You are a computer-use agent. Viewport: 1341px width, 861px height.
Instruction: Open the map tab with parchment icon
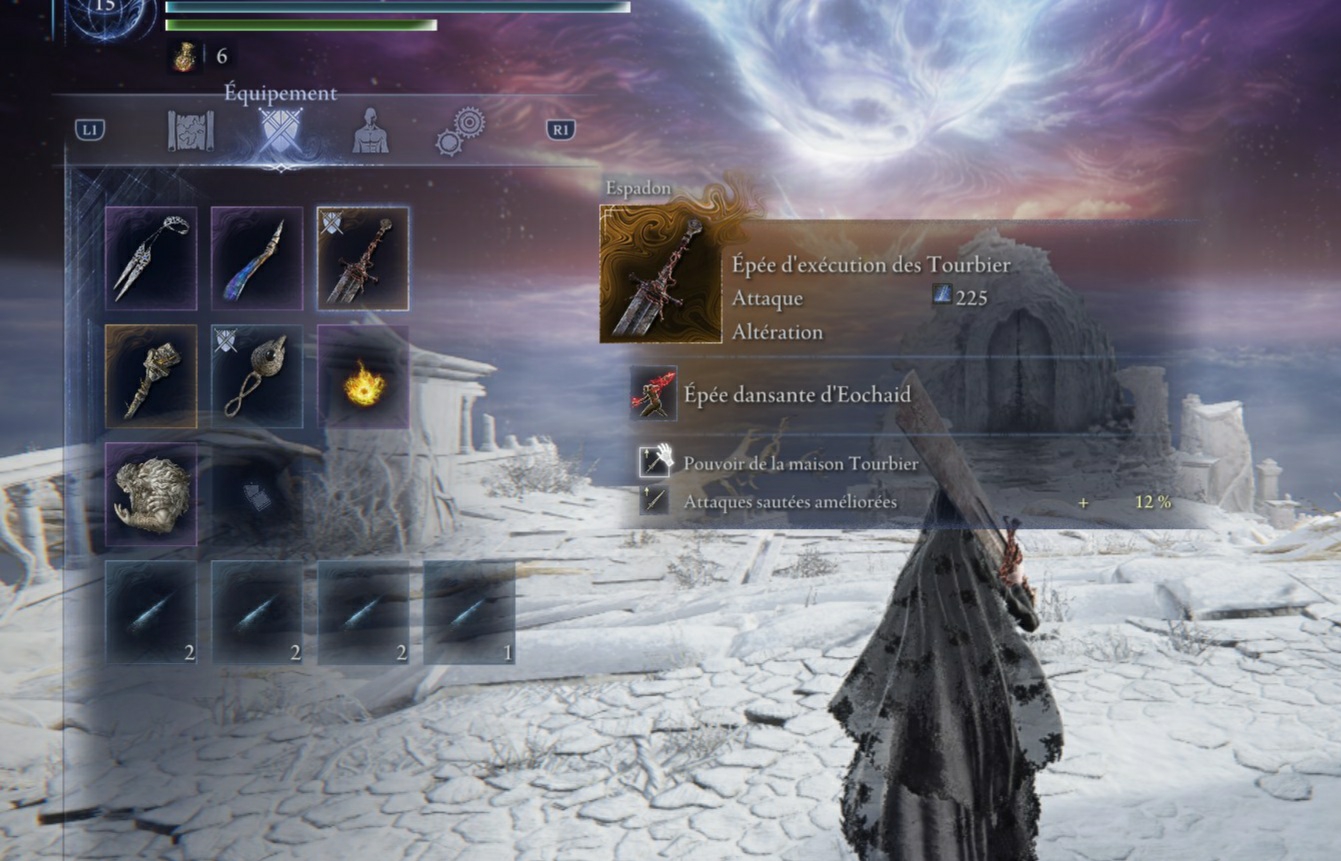click(190, 131)
